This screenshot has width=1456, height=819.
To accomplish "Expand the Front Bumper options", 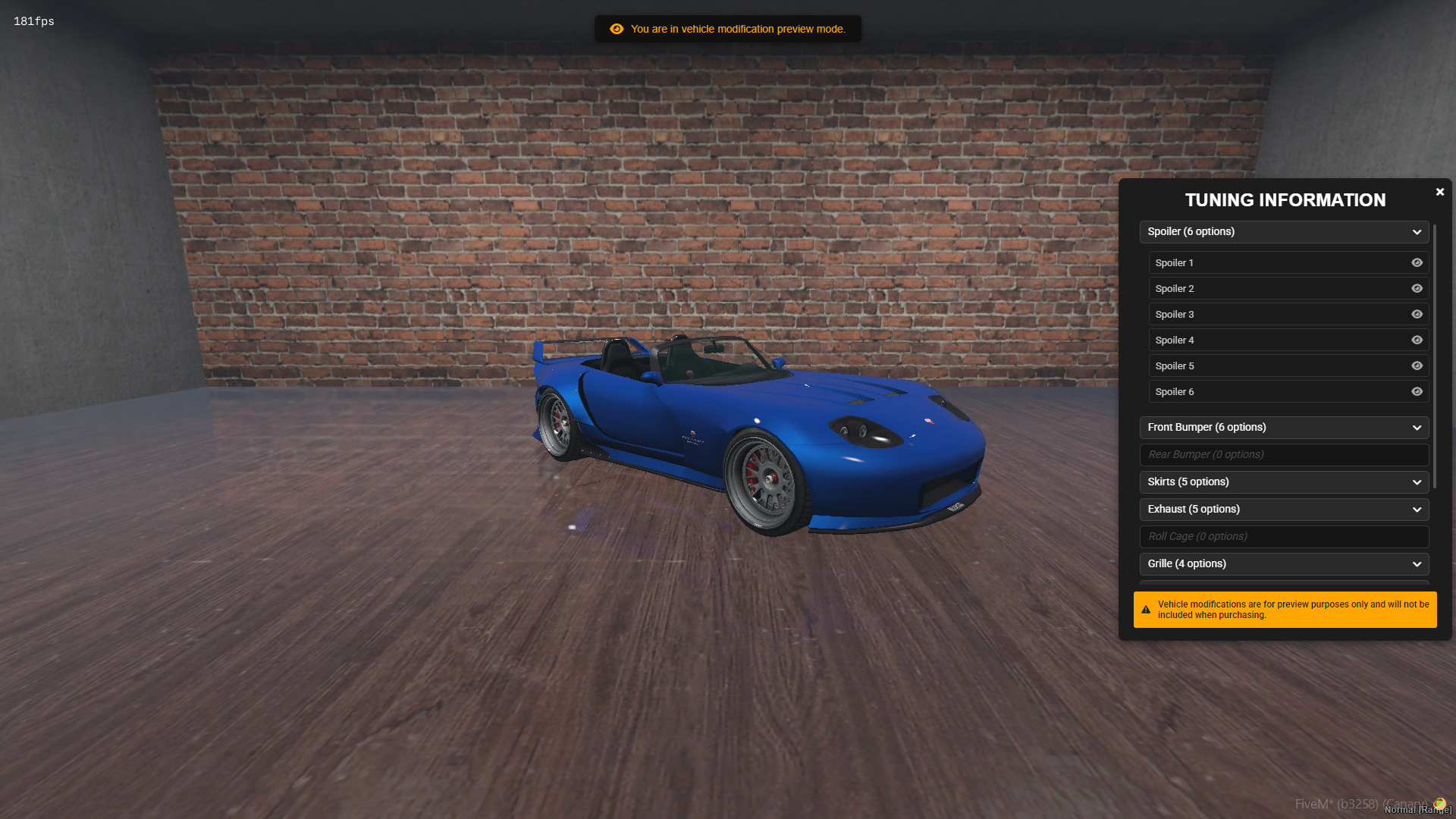I will (x=1284, y=428).
